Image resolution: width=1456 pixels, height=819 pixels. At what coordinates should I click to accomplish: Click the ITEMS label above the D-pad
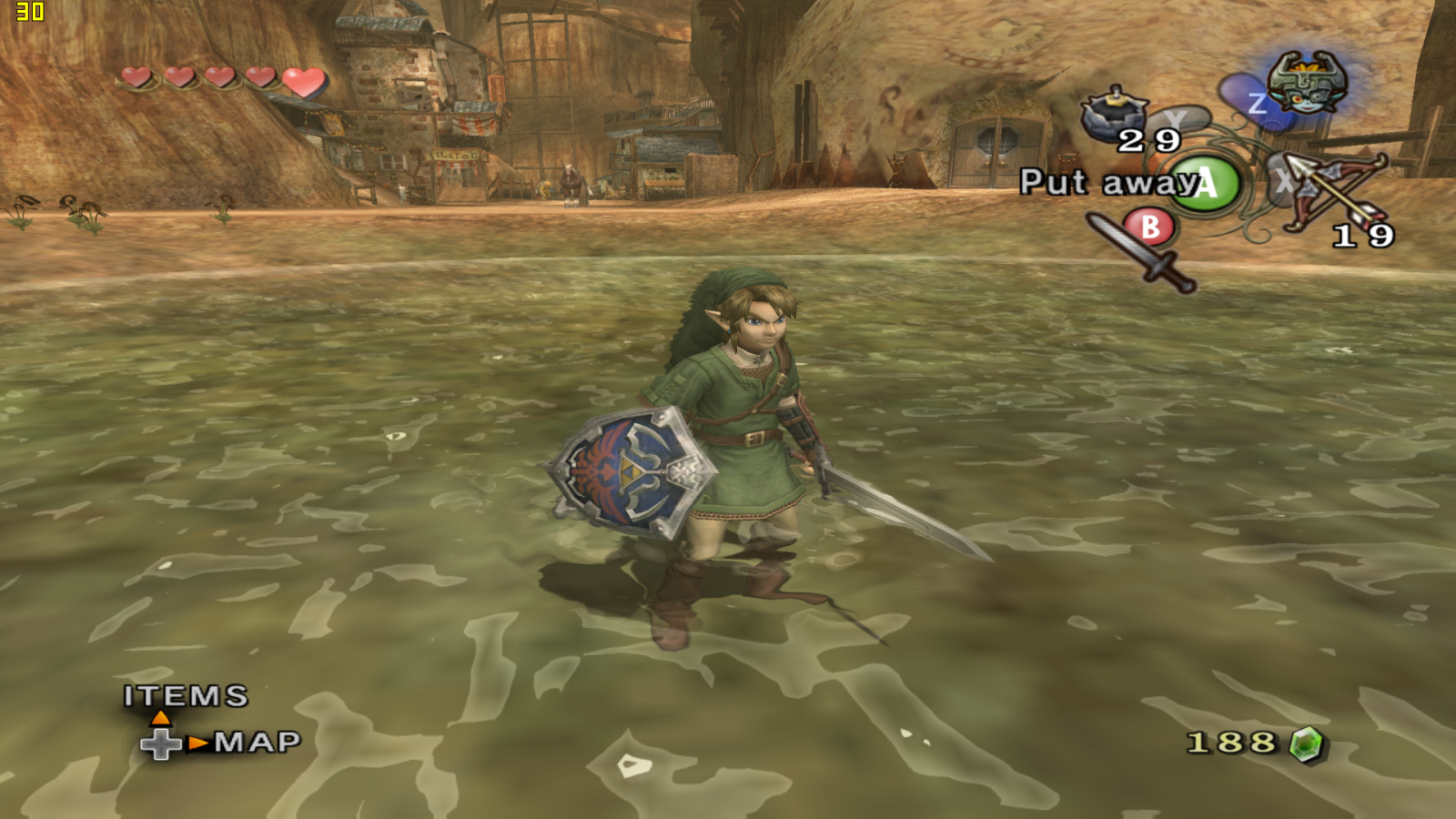[x=185, y=697]
